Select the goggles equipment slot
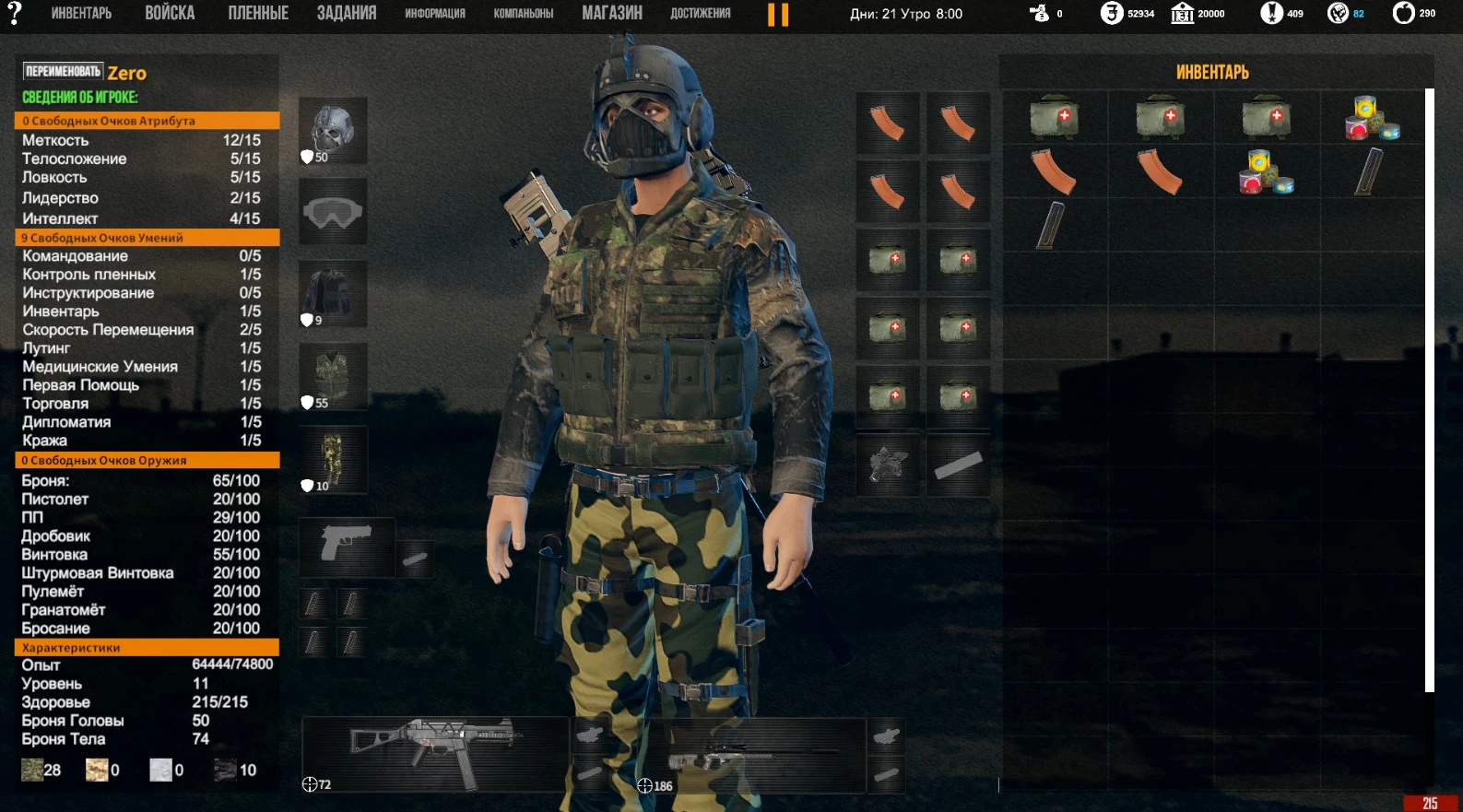1463x812 pixels. [332, 211]
